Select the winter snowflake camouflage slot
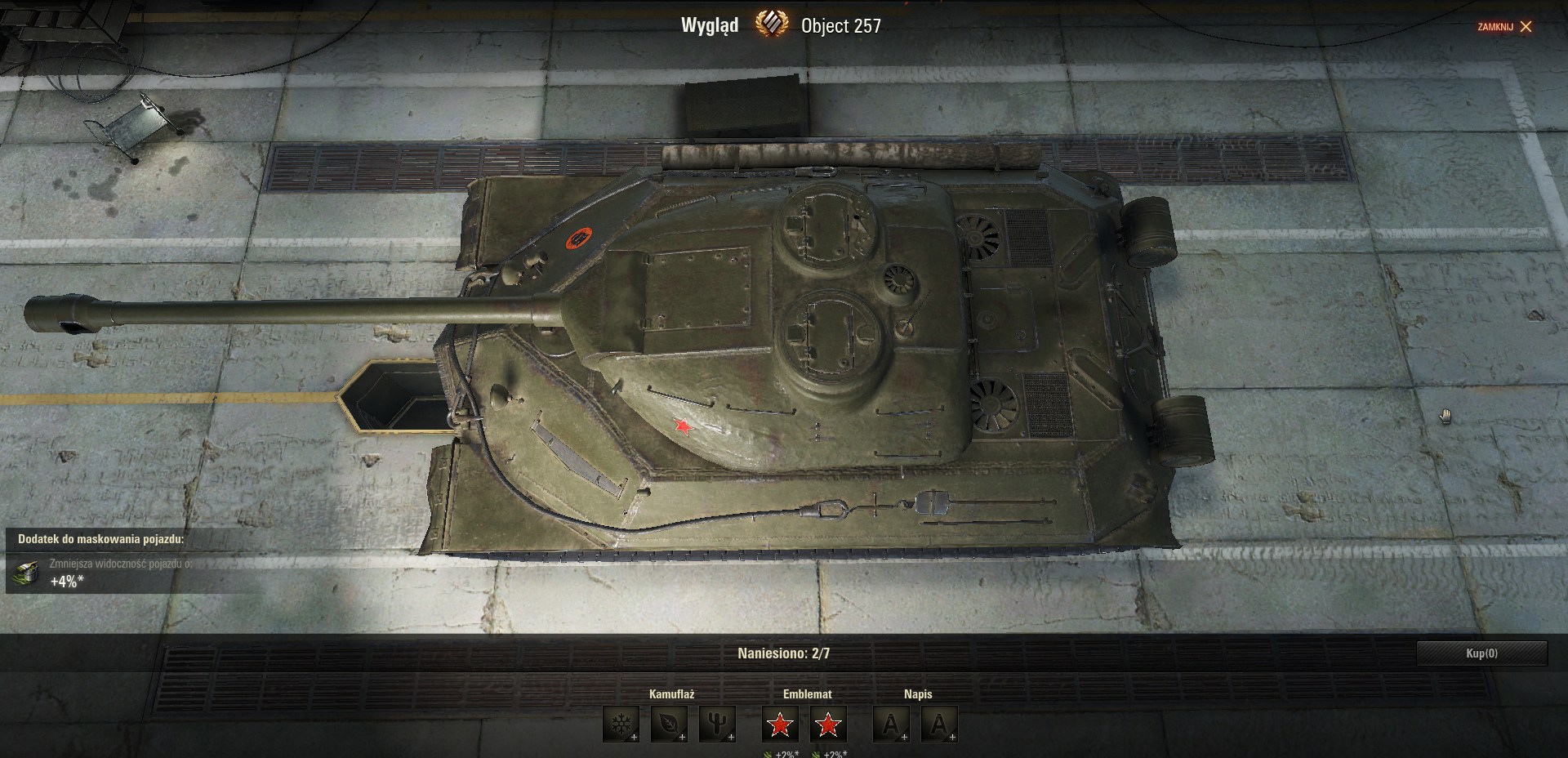This screenshot has width=1568, height=758. (621, 725)
